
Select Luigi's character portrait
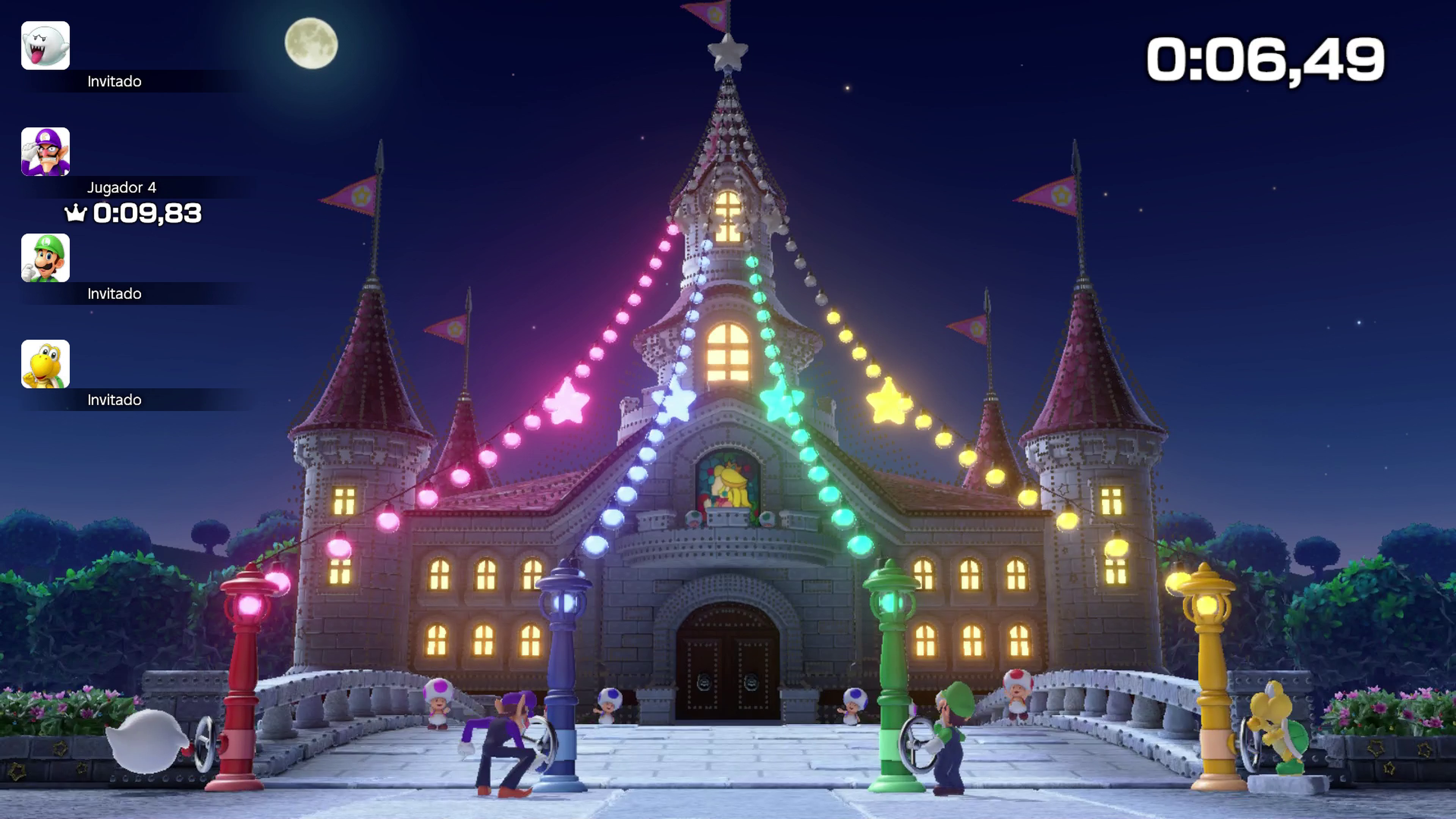click(45, 258)
